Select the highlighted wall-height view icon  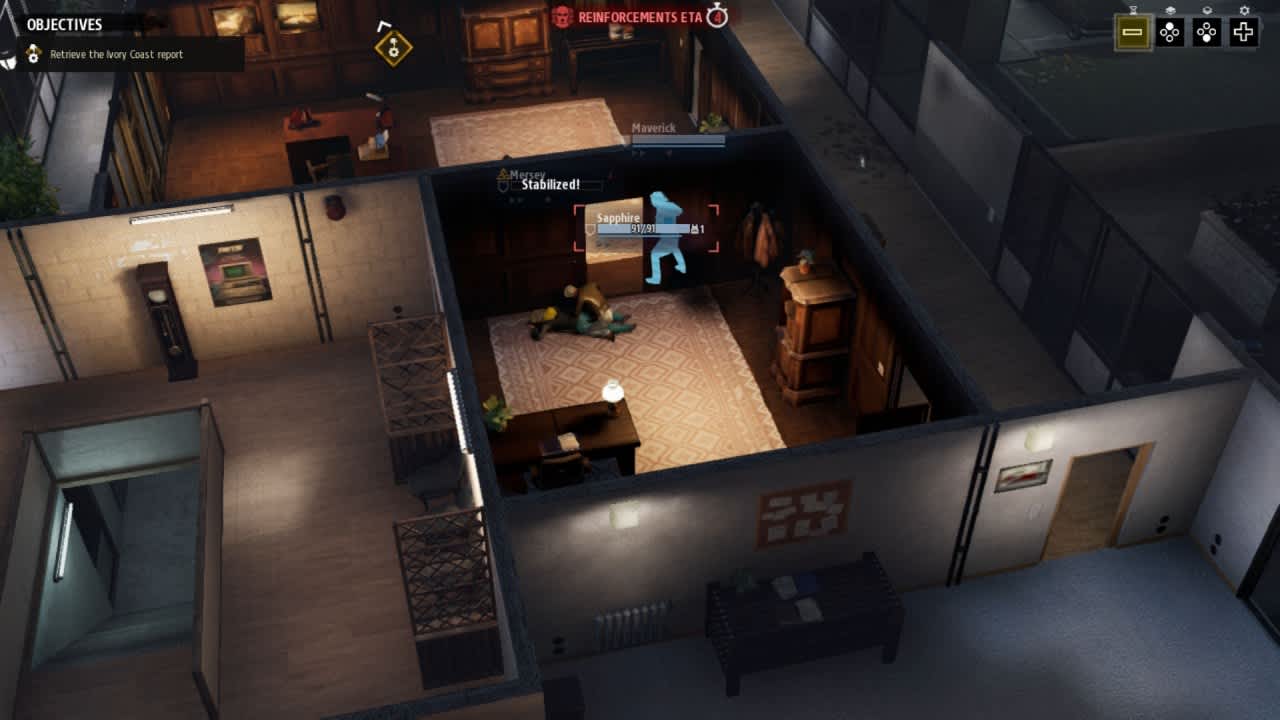coord(1133,32)
